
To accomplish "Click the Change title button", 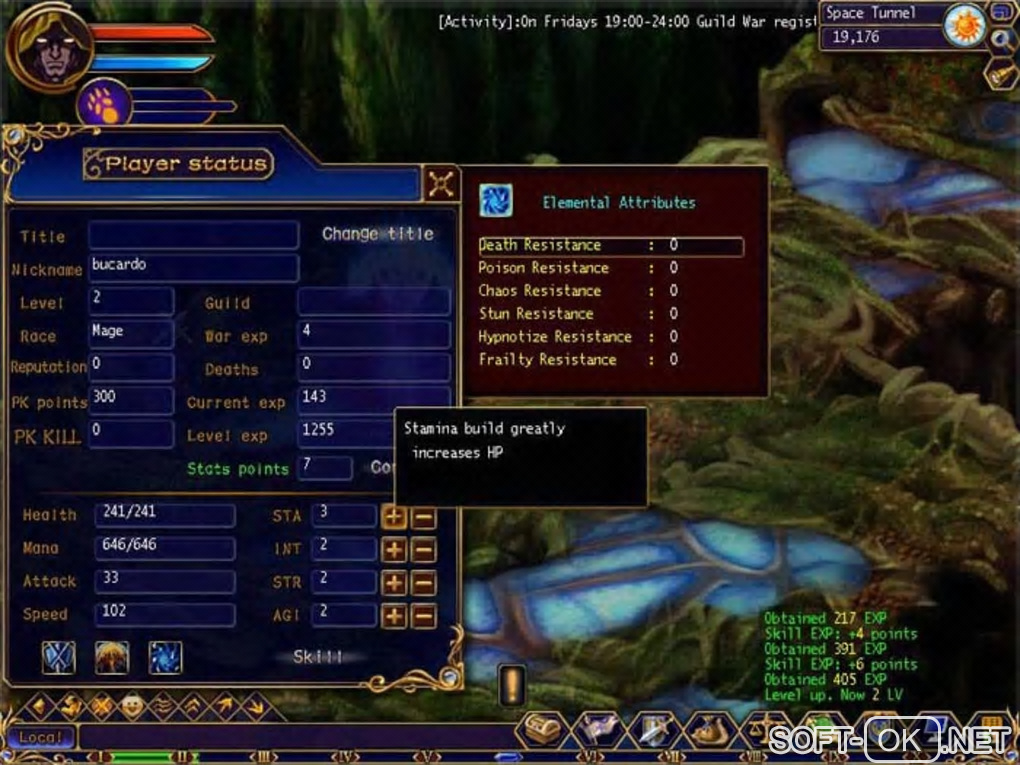I will coord(377,234).
